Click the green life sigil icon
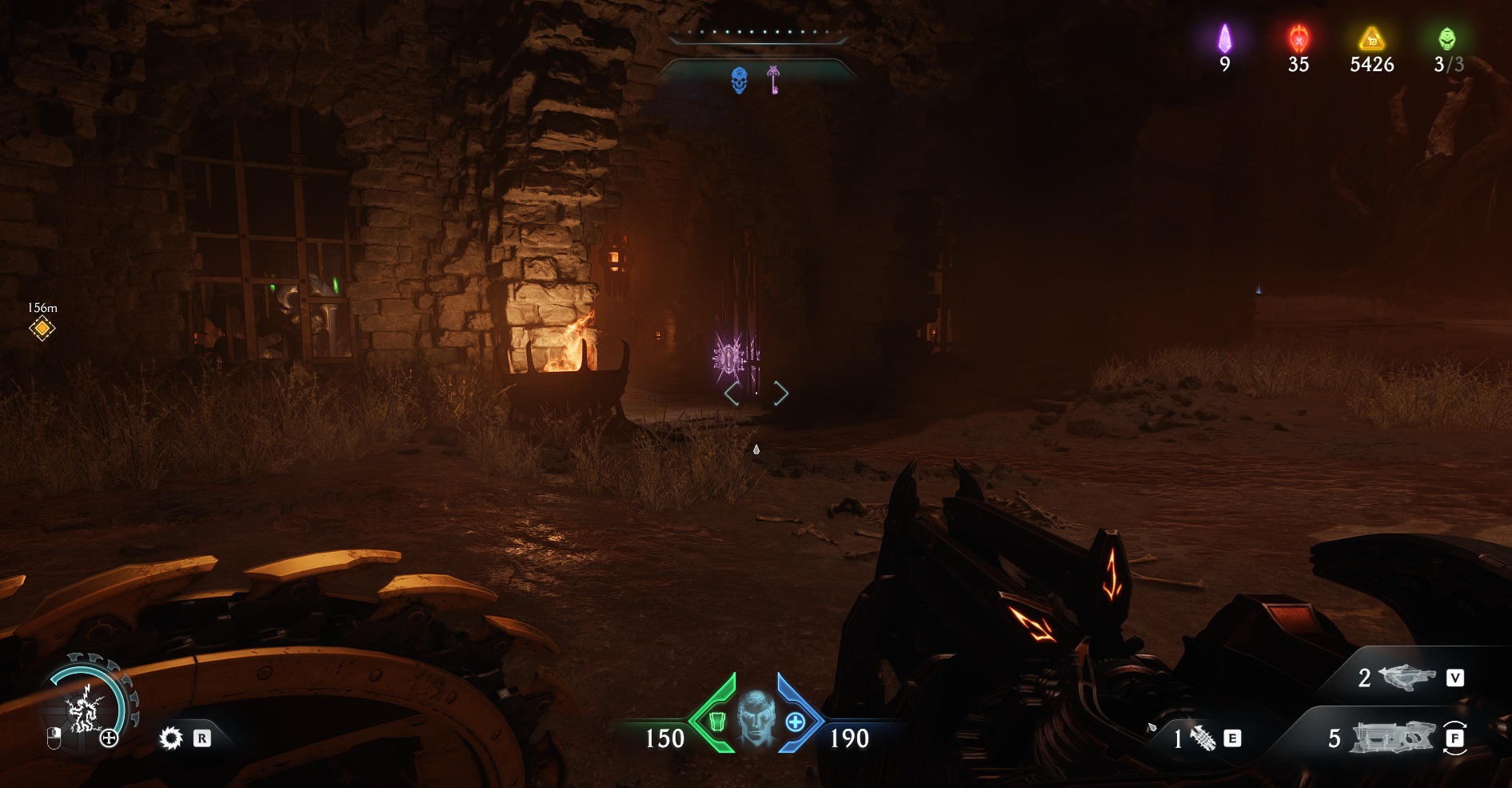 click(1446, 38)
